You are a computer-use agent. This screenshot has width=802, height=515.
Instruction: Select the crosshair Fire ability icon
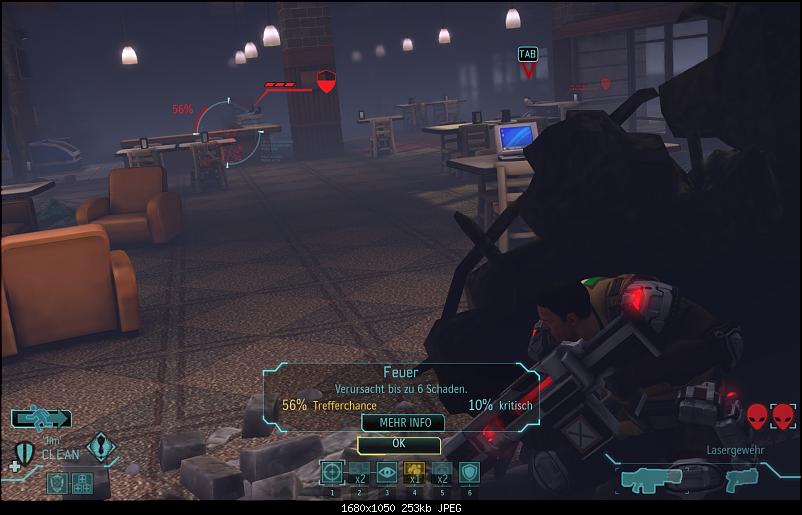(332, 472)
